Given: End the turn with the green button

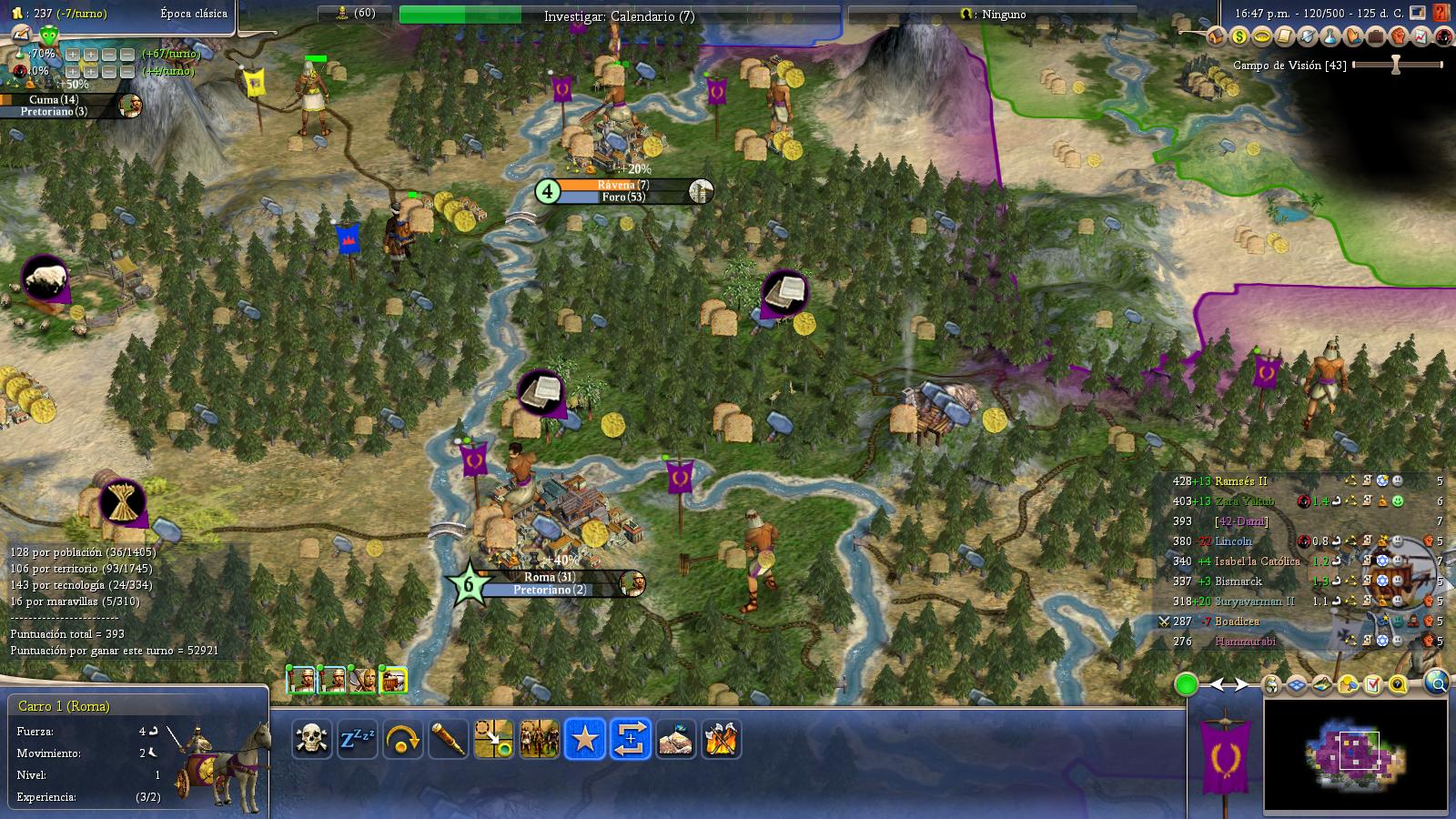Looking at the screenshot, I should pos(1186,685).
